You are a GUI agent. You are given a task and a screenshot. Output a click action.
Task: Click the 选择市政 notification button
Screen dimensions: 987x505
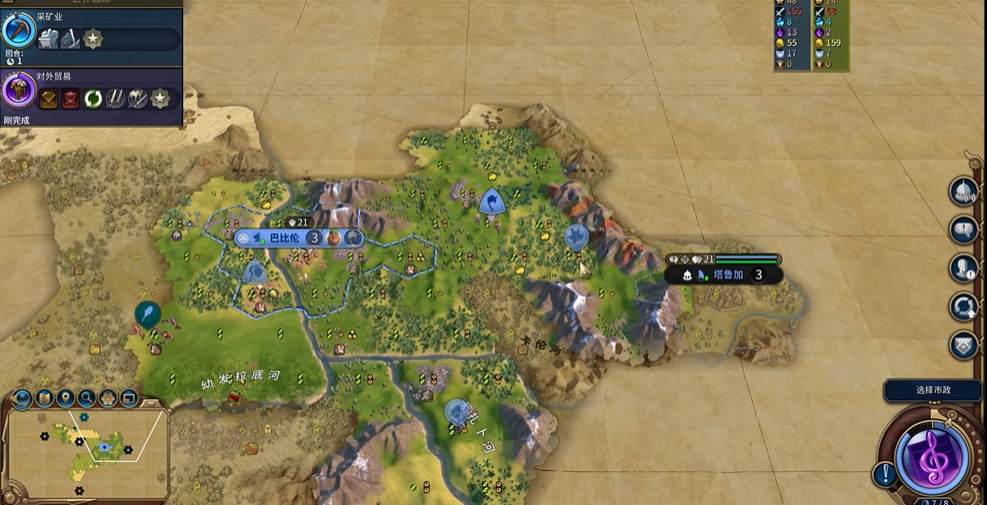click(931, 390)
